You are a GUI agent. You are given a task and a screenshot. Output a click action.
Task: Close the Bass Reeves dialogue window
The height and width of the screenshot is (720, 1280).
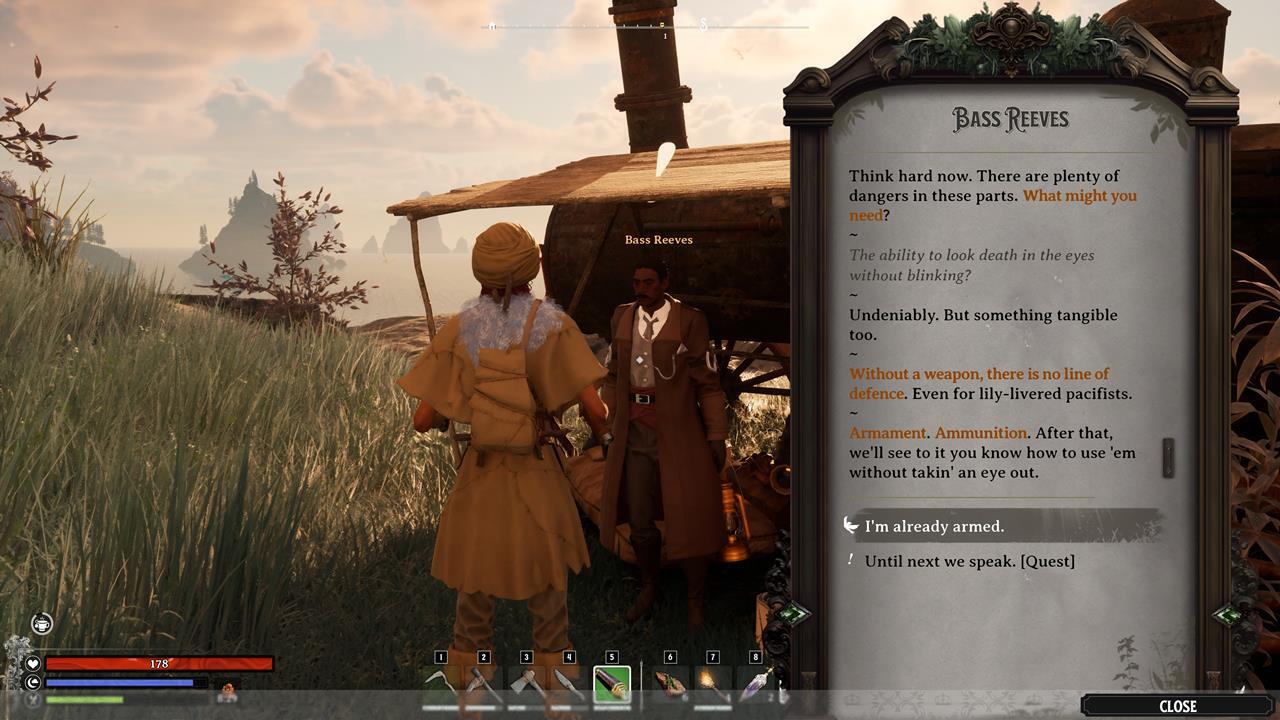point(1177,706)
